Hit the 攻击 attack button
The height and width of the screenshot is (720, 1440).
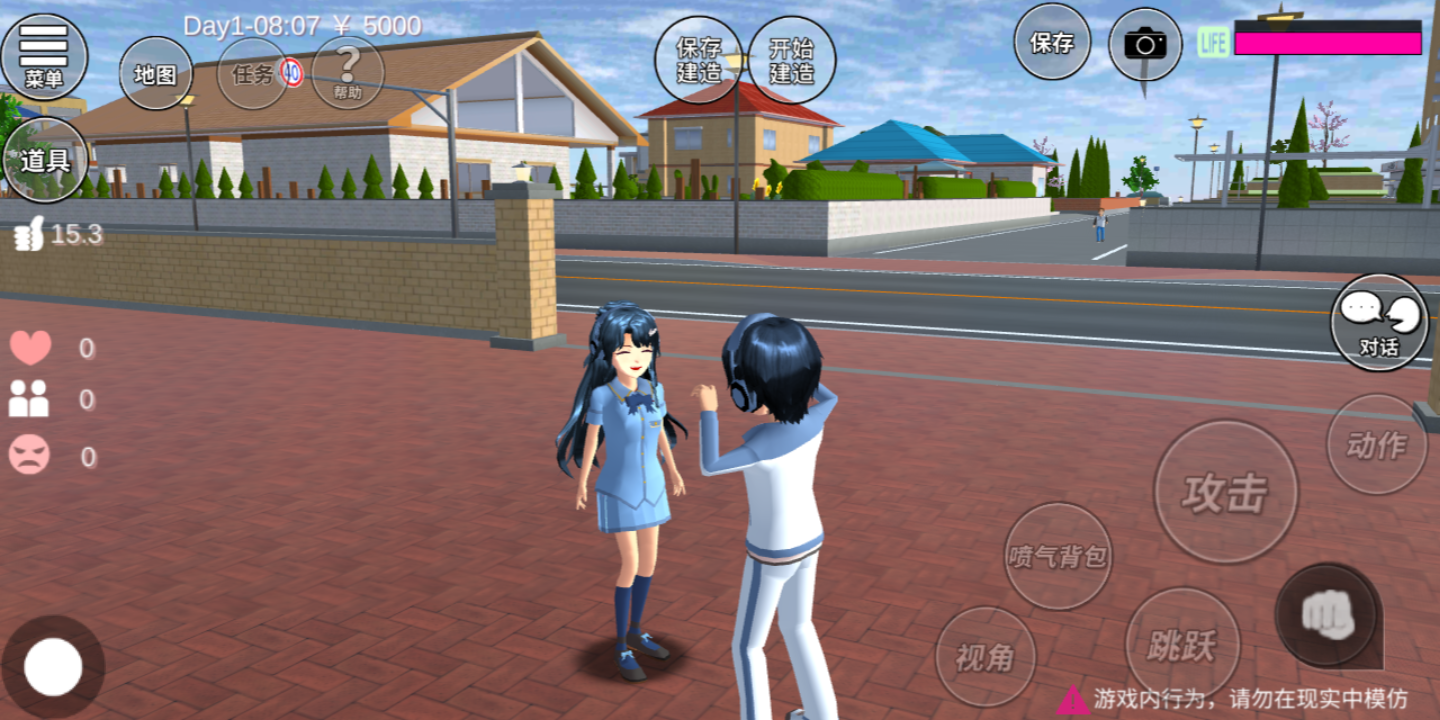tap(1225, 492)
